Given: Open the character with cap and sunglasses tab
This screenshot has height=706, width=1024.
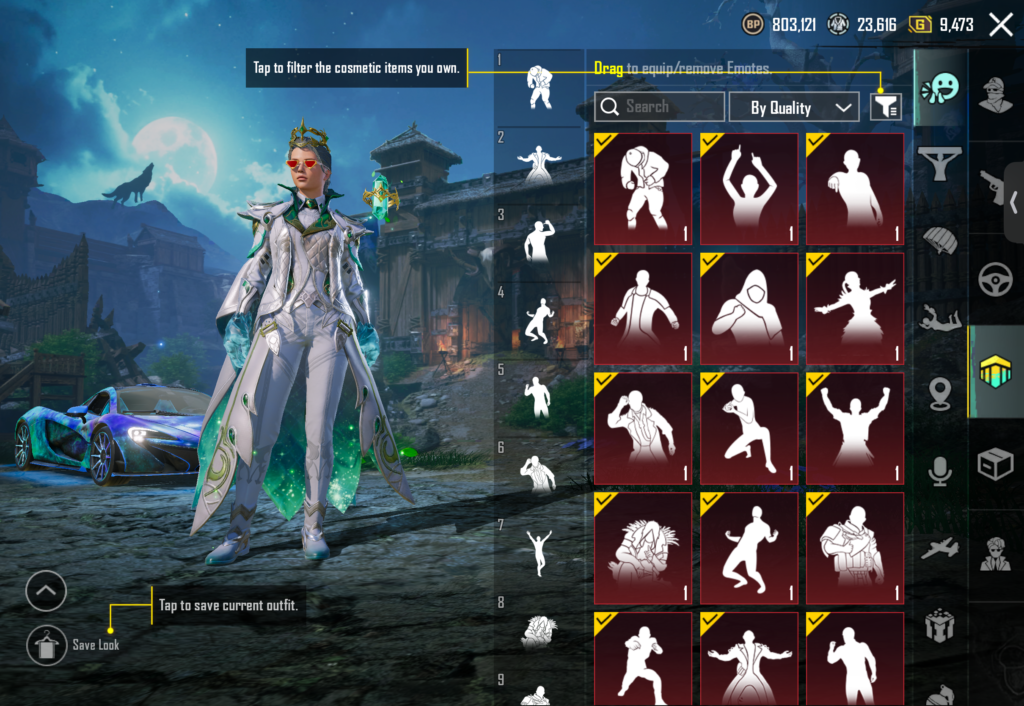Looking at the screenshot, I should 996,95.
